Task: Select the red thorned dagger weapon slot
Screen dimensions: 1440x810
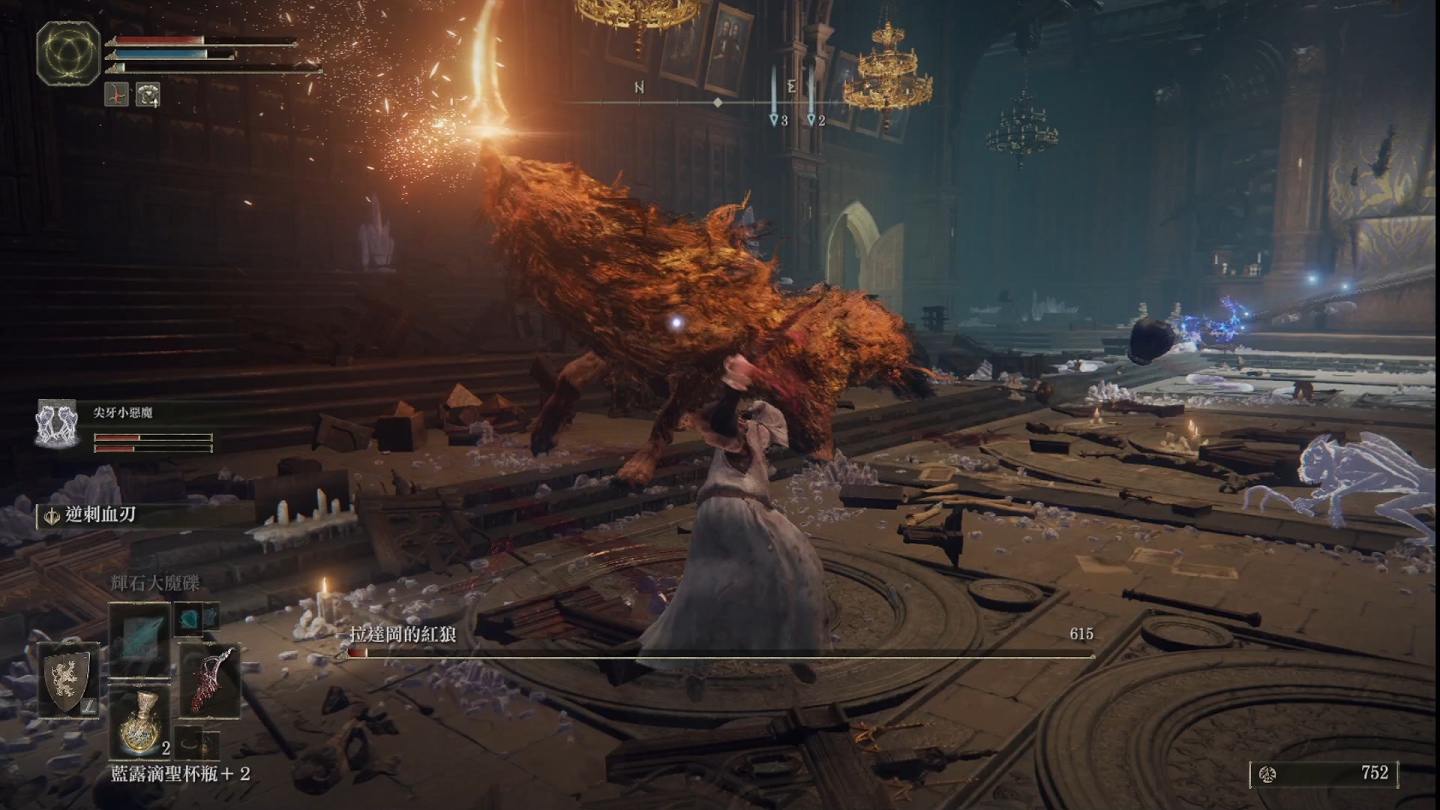Action: [209, 680]
